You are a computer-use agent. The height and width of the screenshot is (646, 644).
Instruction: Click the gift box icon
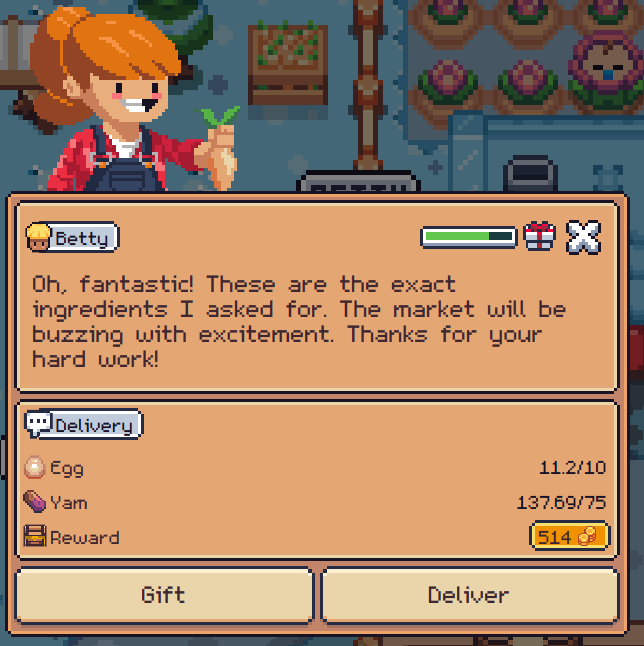tap(539, 237)
